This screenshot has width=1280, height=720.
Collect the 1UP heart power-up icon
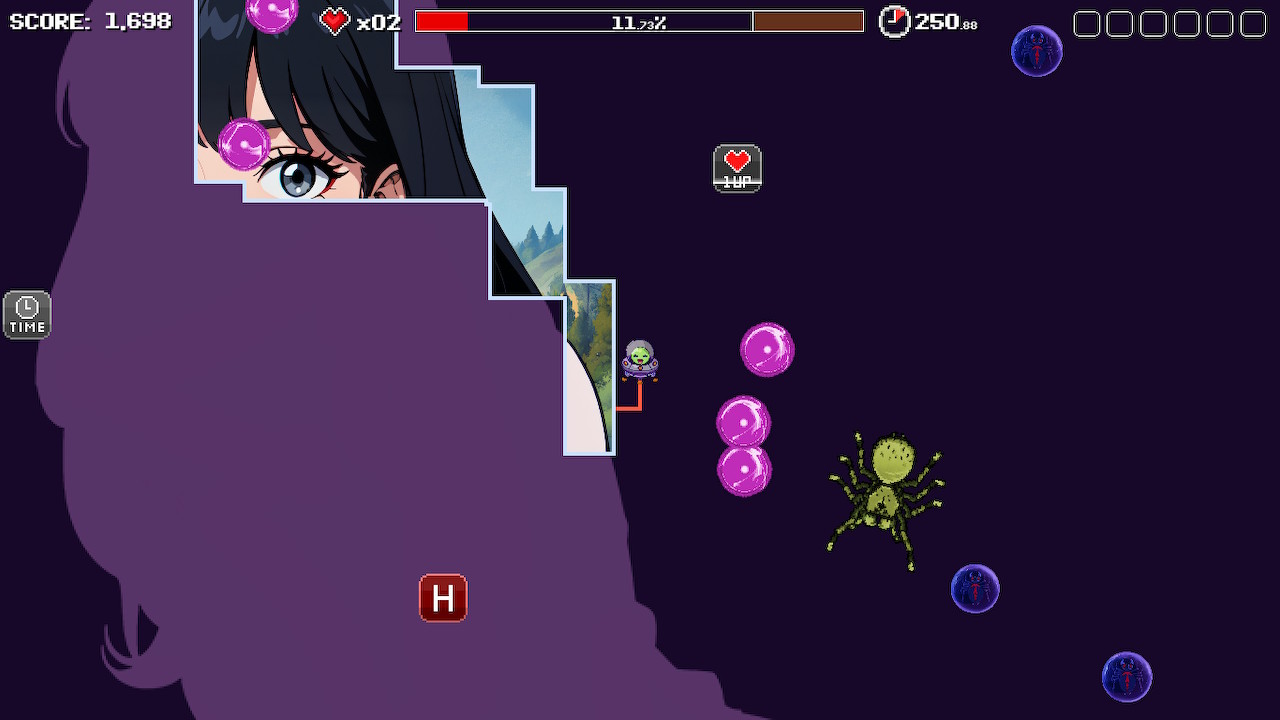(737, 168)
